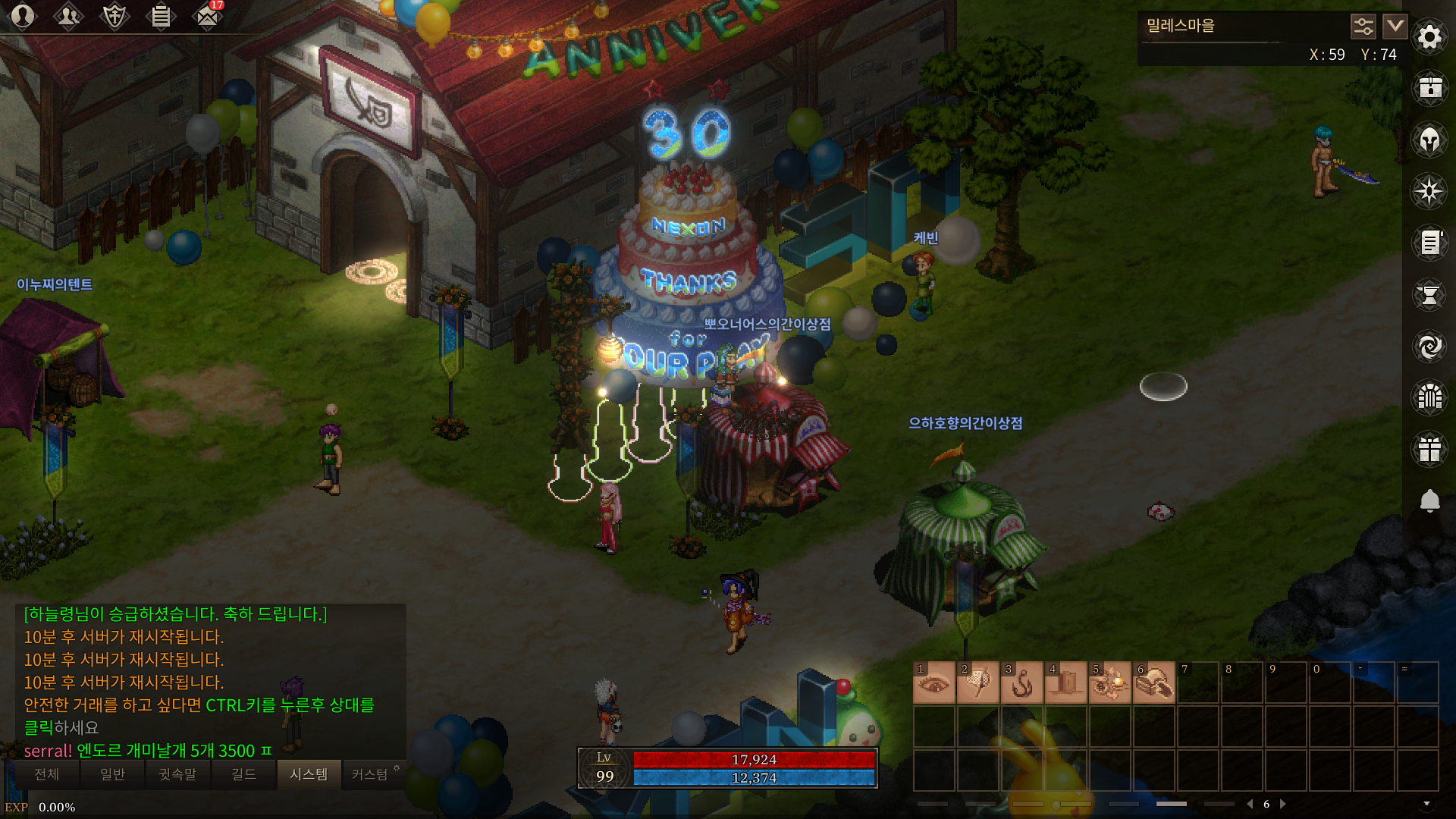
Task: Use the eye skill in slot 1
Action: (x=934, y=682)
